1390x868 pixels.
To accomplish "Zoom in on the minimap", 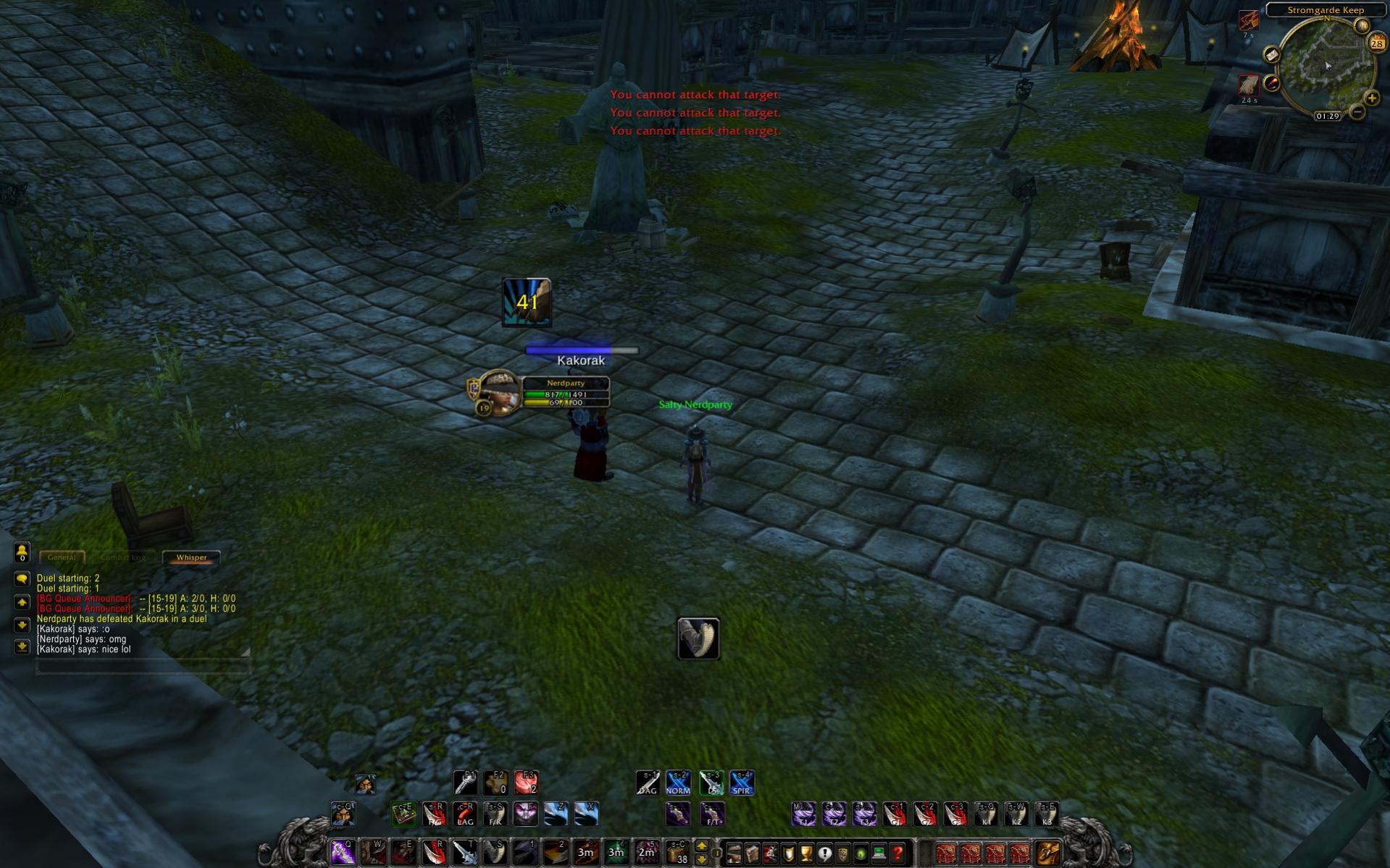I will [1371, 98].
